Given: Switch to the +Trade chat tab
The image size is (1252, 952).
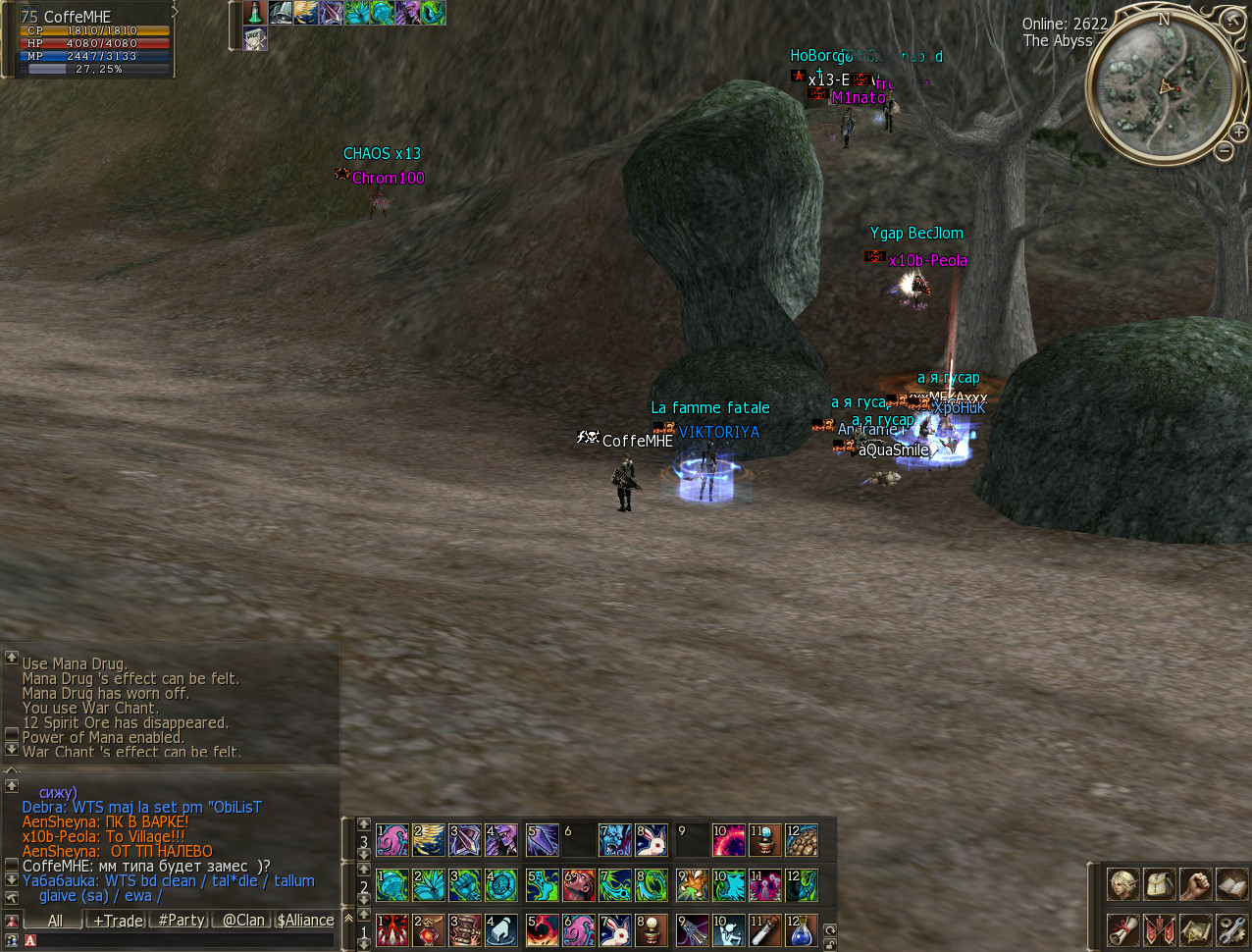Looking at the screenshot, I should point(118,921).
